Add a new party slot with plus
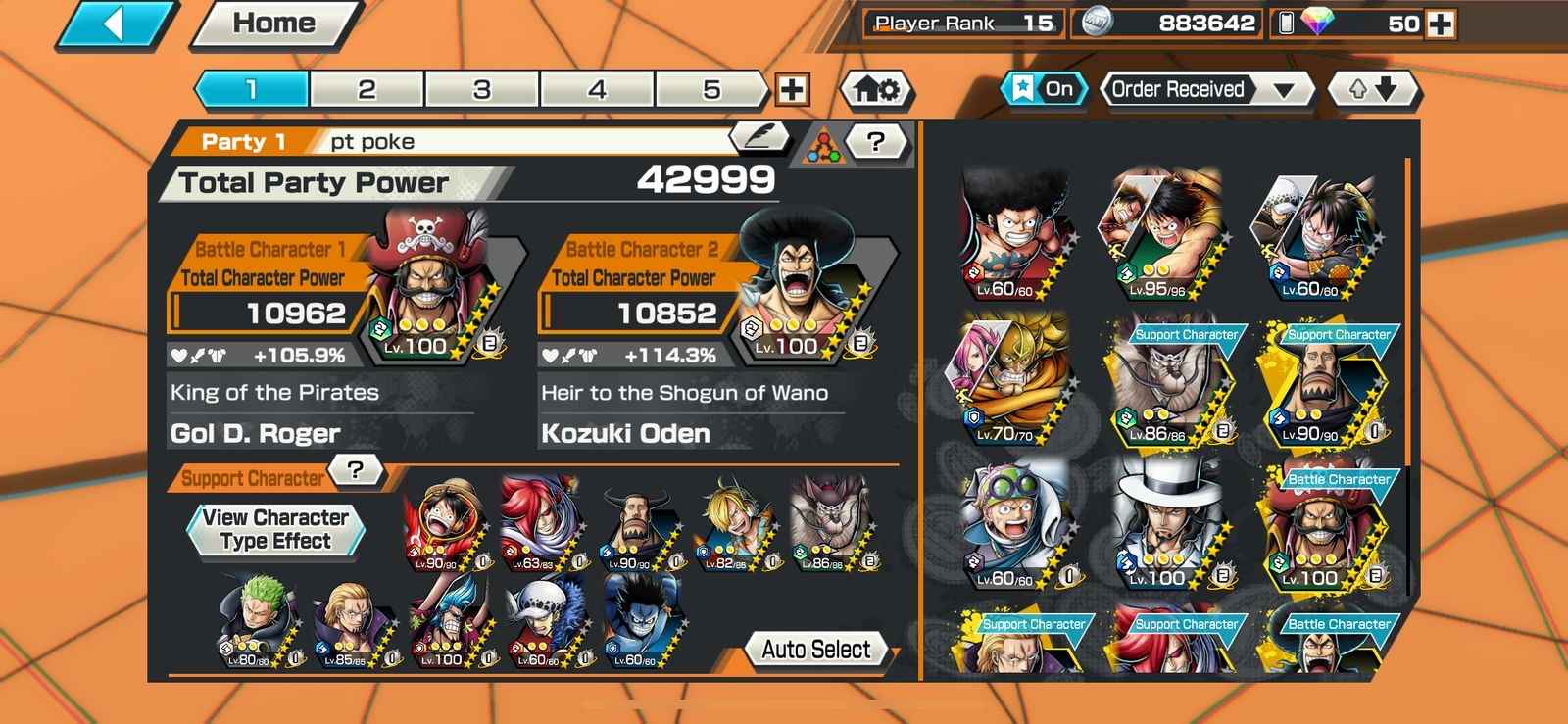This screenshot has height=724, width=1568. [x=792, y=90]
